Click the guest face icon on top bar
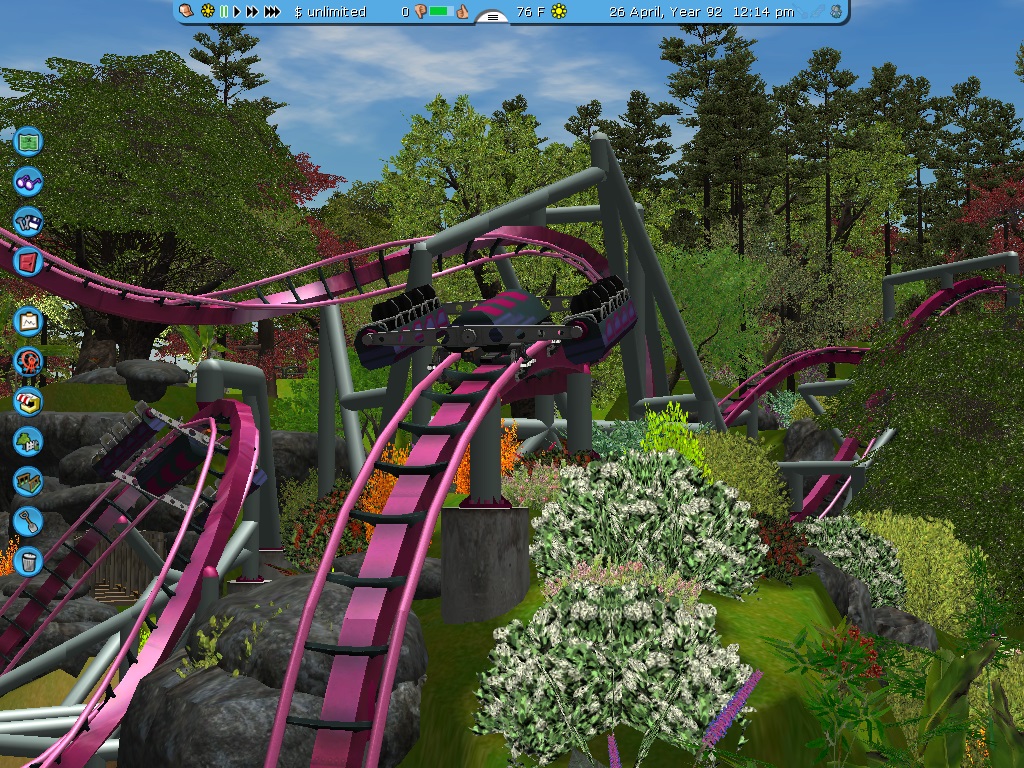This screenshot has height=768, width=1024. pyautogui.click(x=187, y=12)
